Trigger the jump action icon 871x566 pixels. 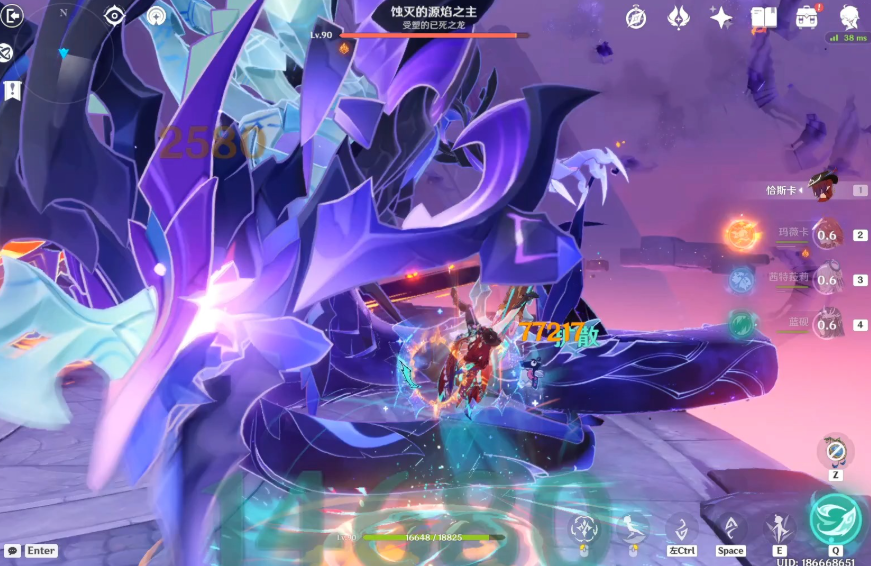(730, 527)
